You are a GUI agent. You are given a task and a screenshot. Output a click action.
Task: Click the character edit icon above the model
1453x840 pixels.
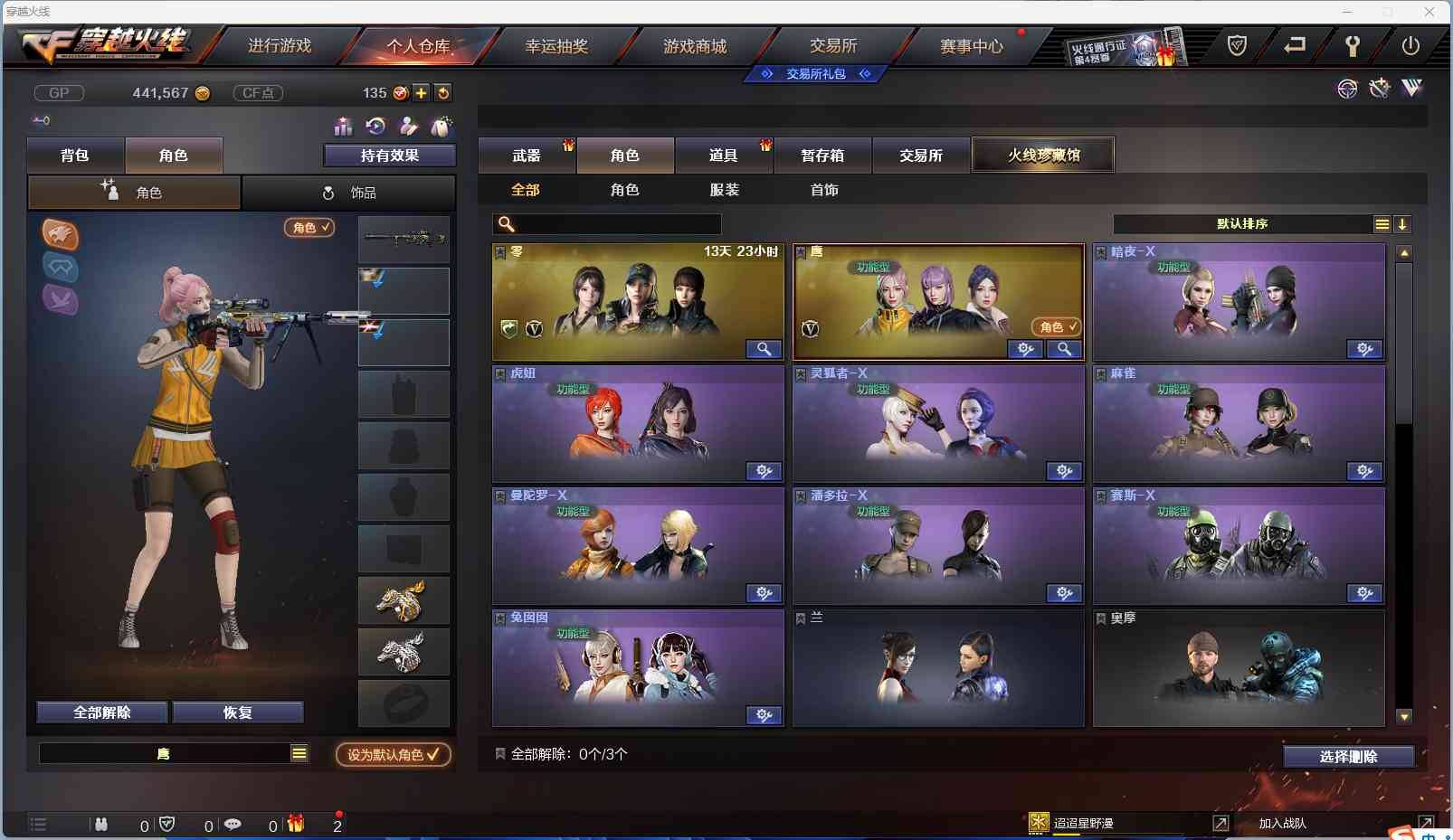410,127
